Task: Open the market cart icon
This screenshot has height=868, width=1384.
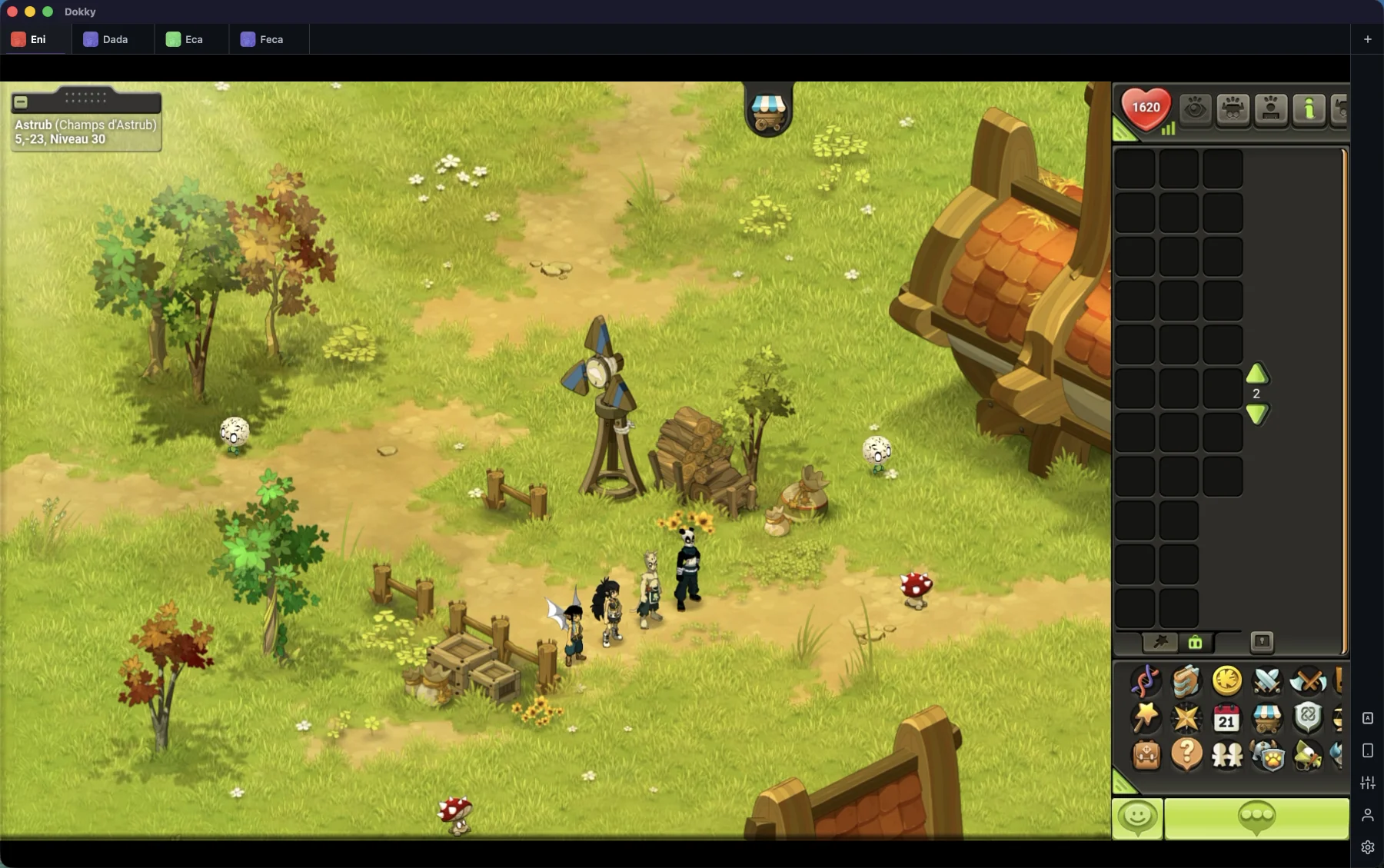Action: click(1268, 719)
